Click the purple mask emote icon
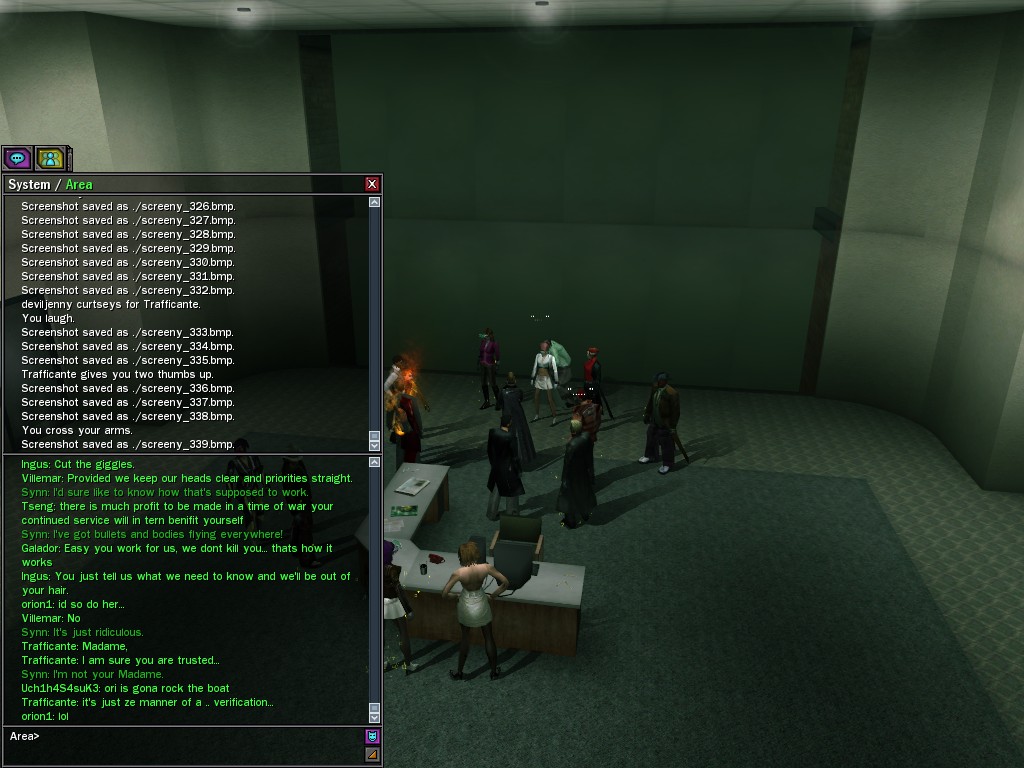Screen dimensions: 1024x768 (372, 737)
